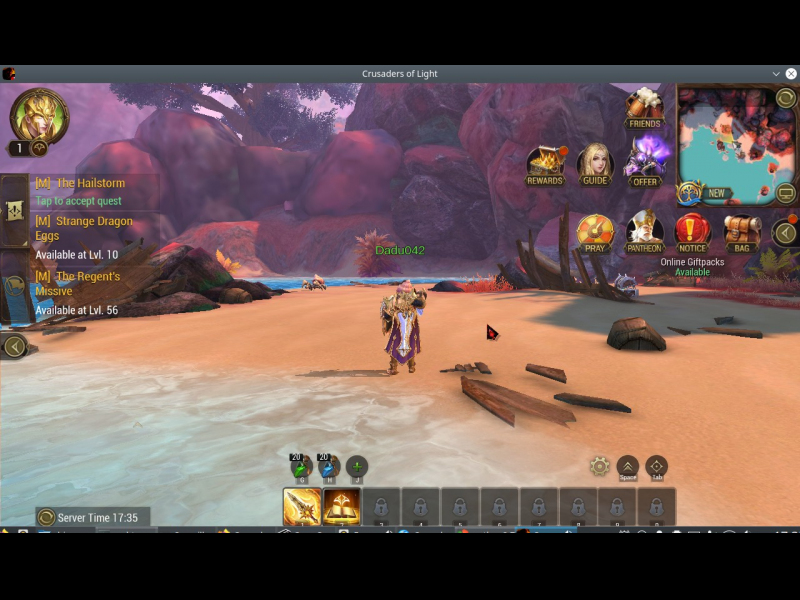Open the Notice announcements
Screen dimensions: 800x600
[x=692, y=232]
